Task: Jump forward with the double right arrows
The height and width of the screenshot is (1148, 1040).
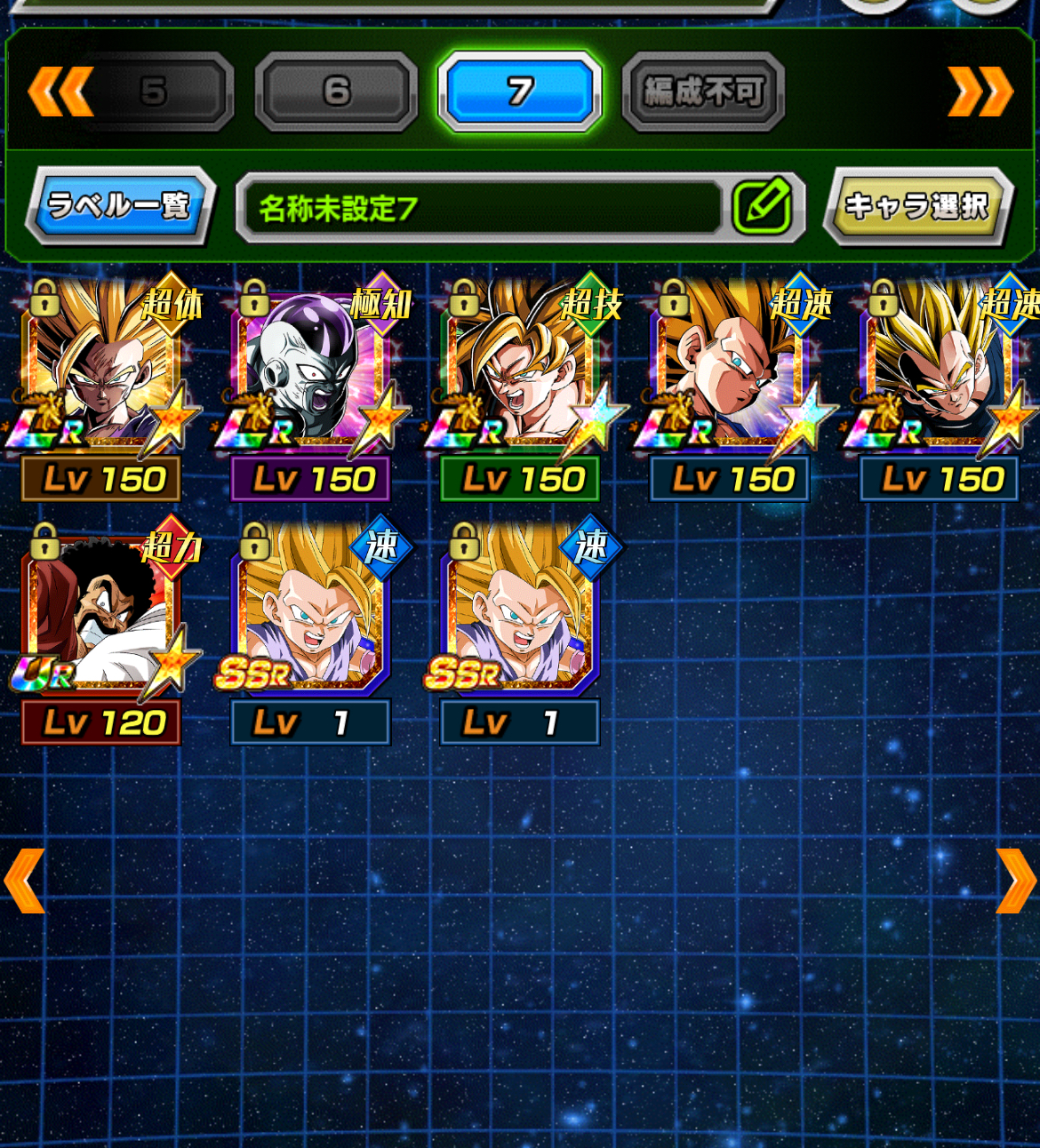Action: click(x=980, y=92)
